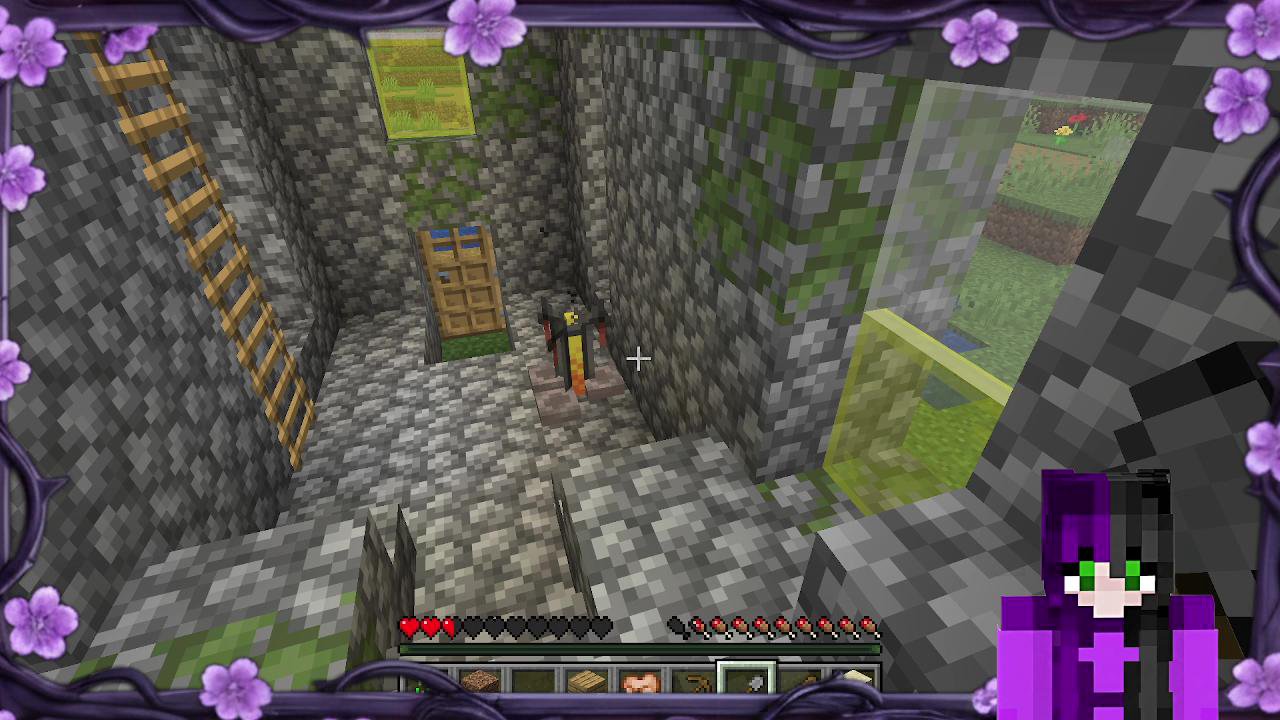This screenshot has height=720, width=1280.
Task: Select the crossbow hotbar slot
Action: pyautogui.click(x=692, y=680)
